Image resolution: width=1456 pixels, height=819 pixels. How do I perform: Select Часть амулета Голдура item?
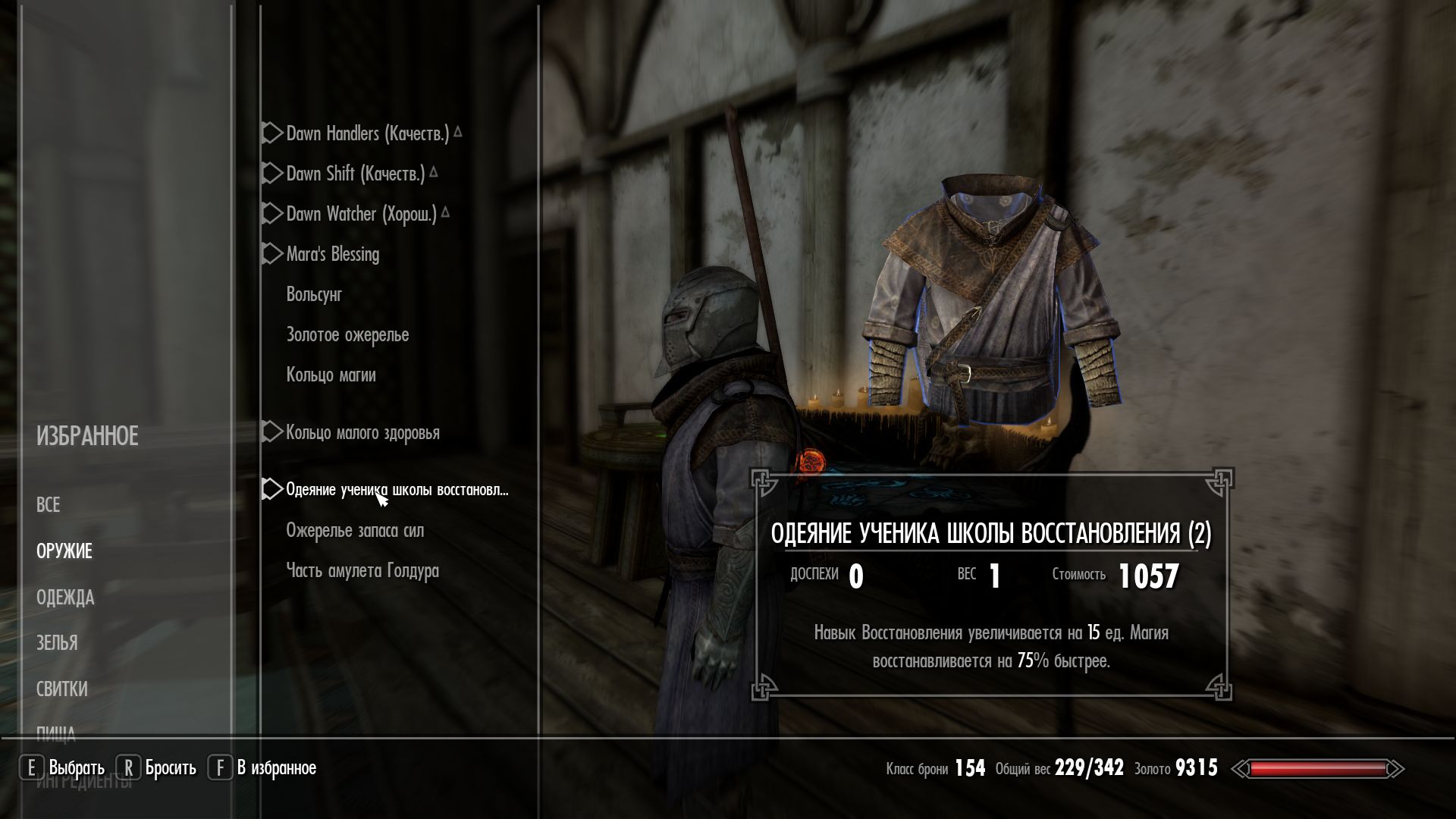362,571
